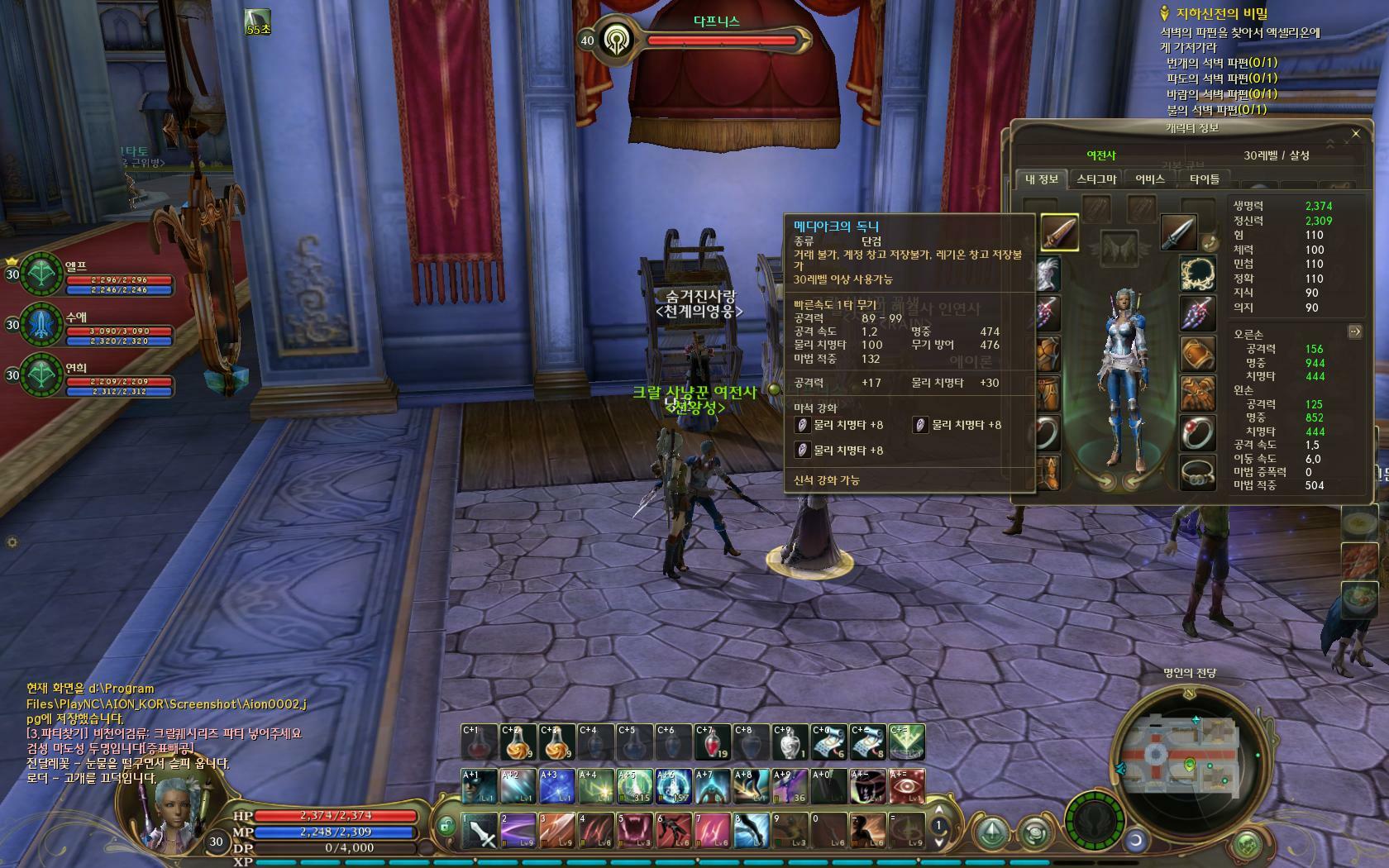1389x868 pixels.
Task: Cast the red eye skill in A+=
Action: [x=907, y=786]
